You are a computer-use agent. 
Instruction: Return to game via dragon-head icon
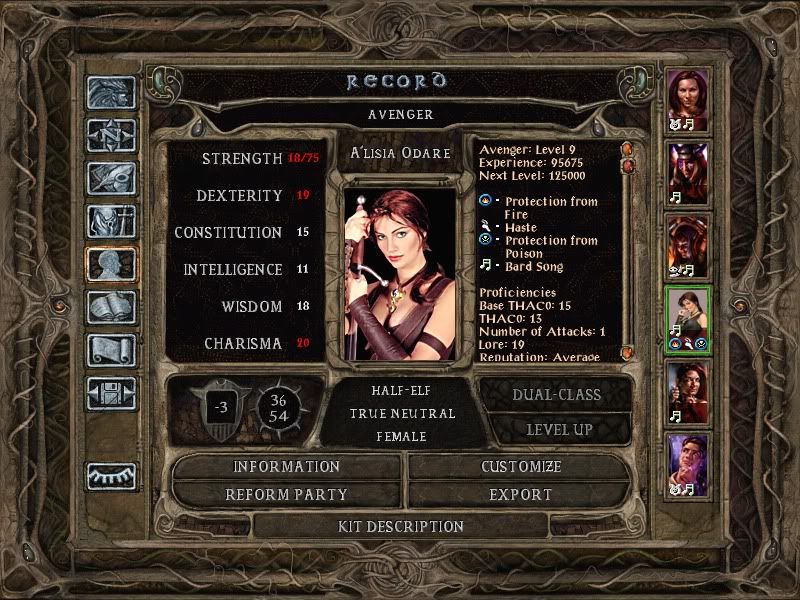click(x=111, y=93)
